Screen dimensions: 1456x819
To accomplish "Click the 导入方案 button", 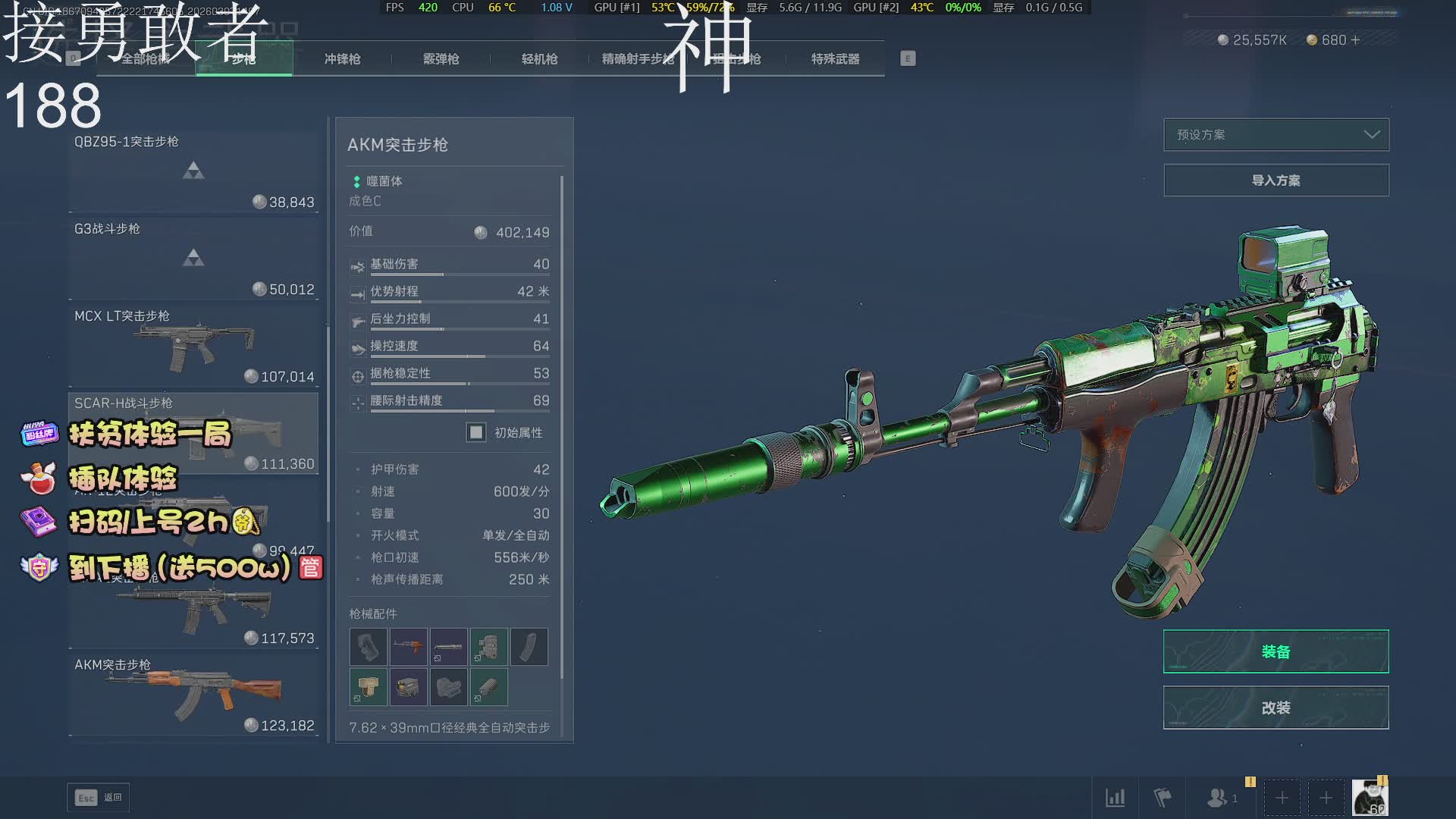I will coord(1276,180).
